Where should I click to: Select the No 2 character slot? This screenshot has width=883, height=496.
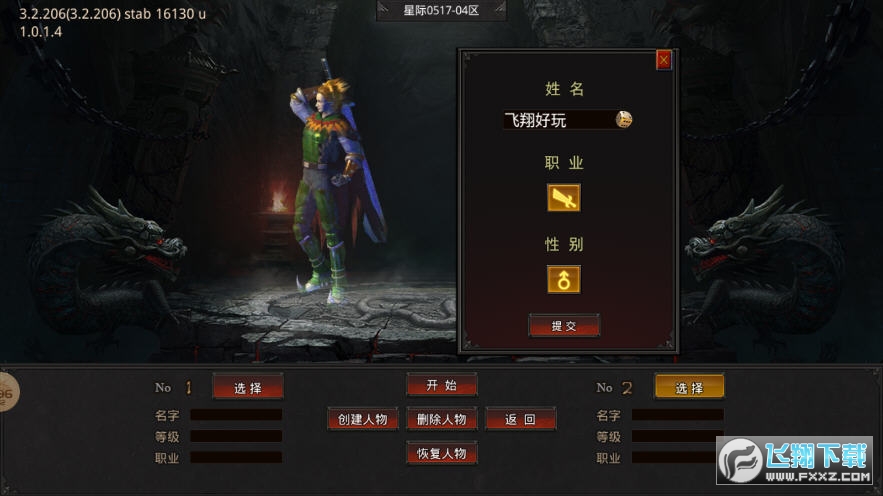[689, 387]
